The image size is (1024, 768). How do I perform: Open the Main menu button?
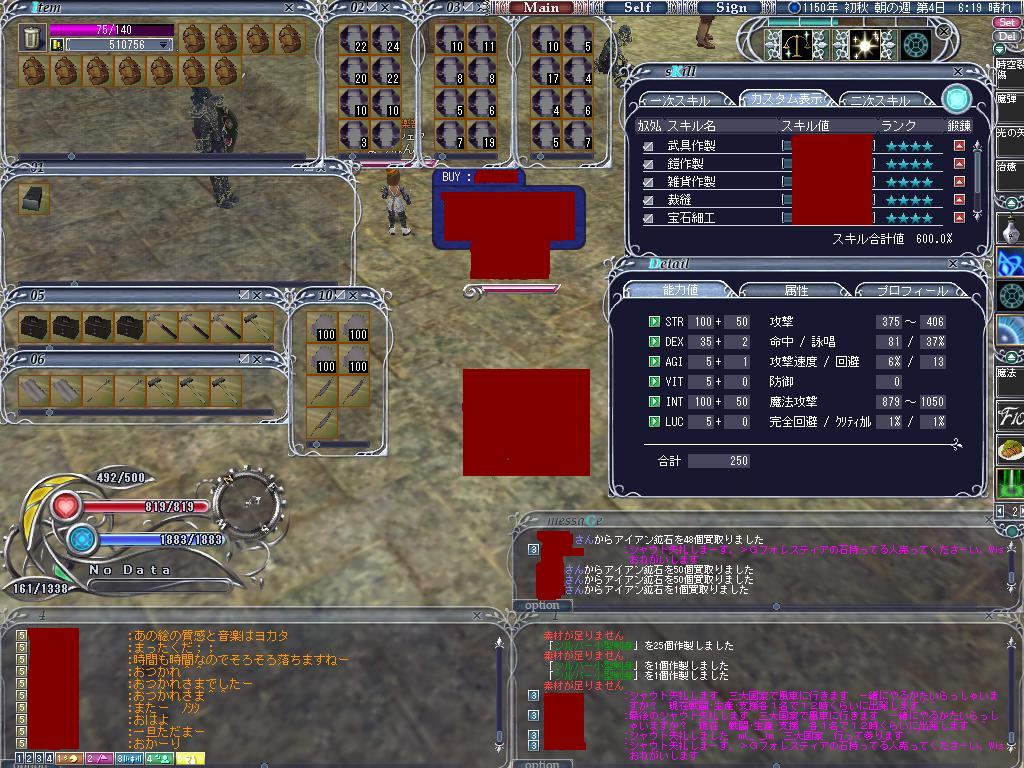click(541, 7)
